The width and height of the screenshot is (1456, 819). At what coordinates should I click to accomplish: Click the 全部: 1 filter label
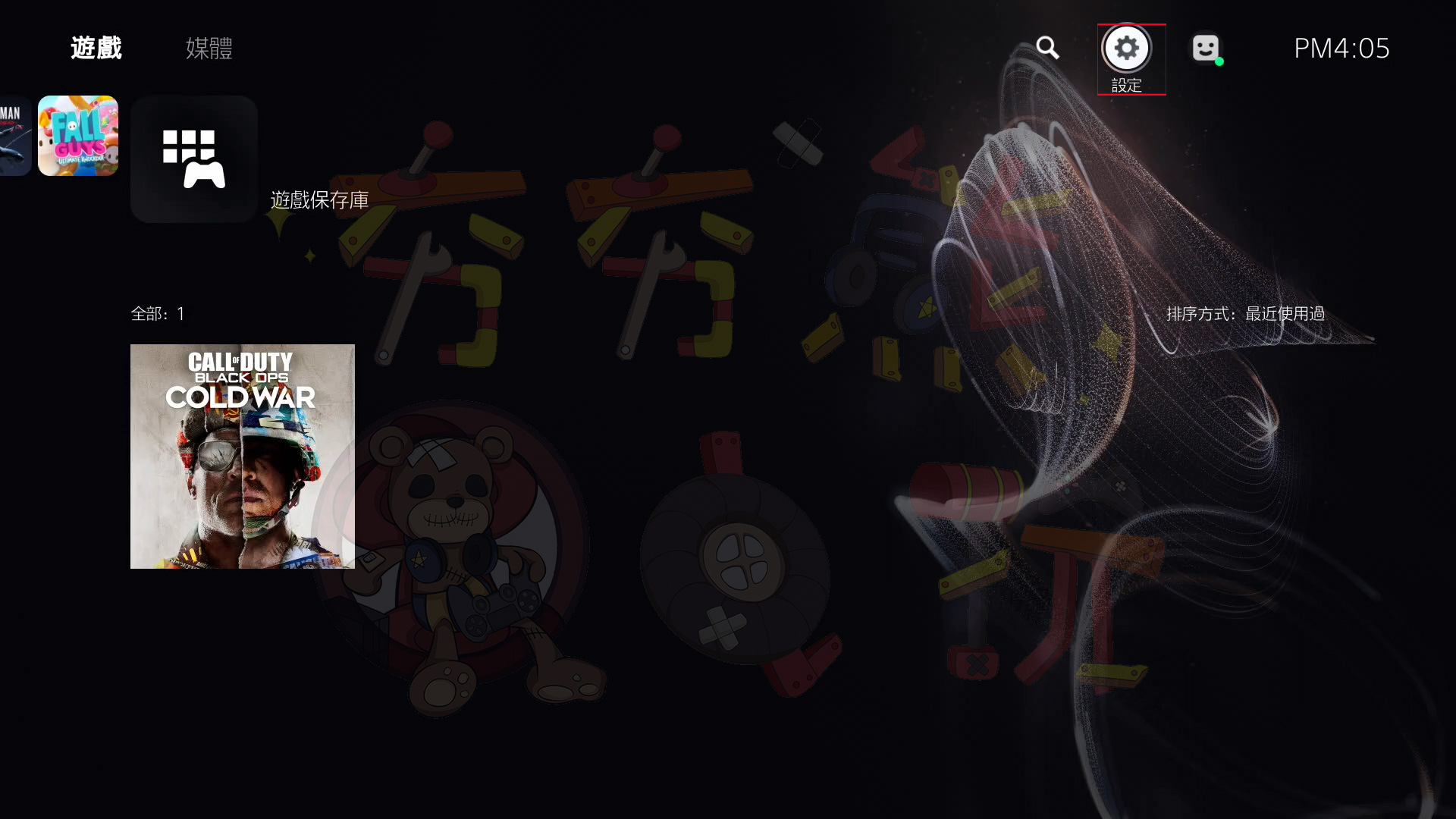point(157,313)
